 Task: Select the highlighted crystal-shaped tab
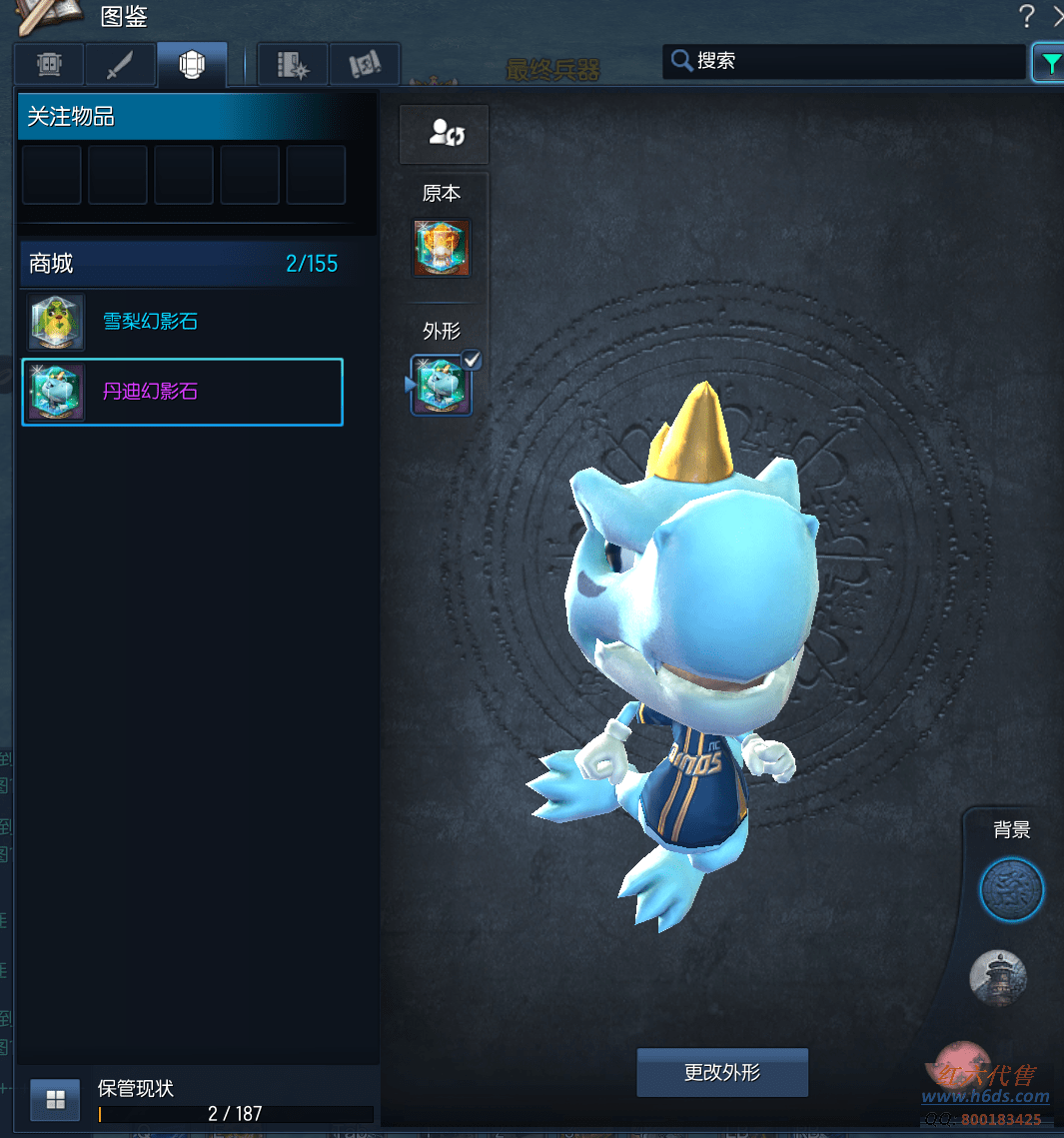(192, 65)
